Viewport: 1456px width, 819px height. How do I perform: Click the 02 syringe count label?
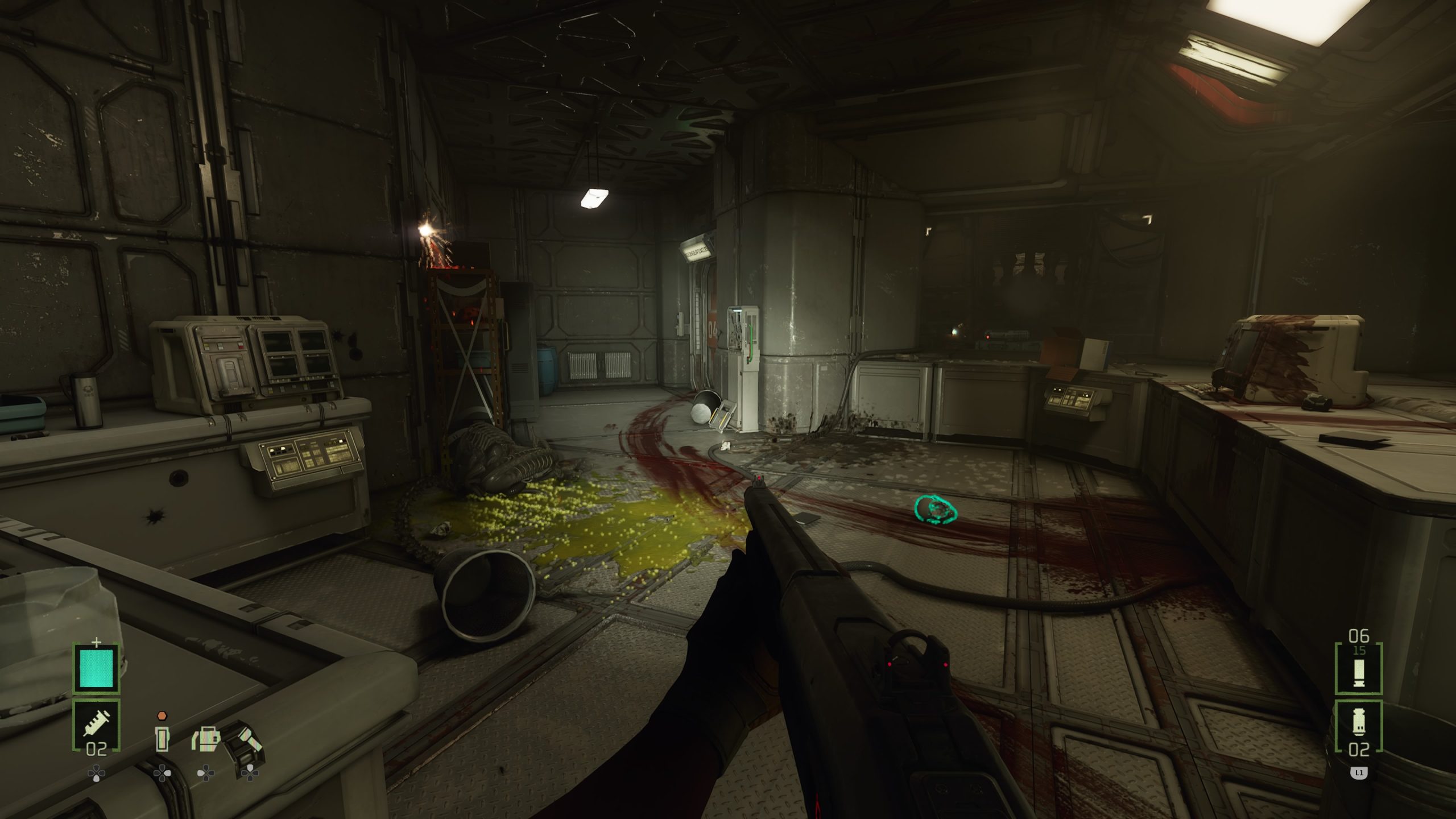click(x=97, y=749)
